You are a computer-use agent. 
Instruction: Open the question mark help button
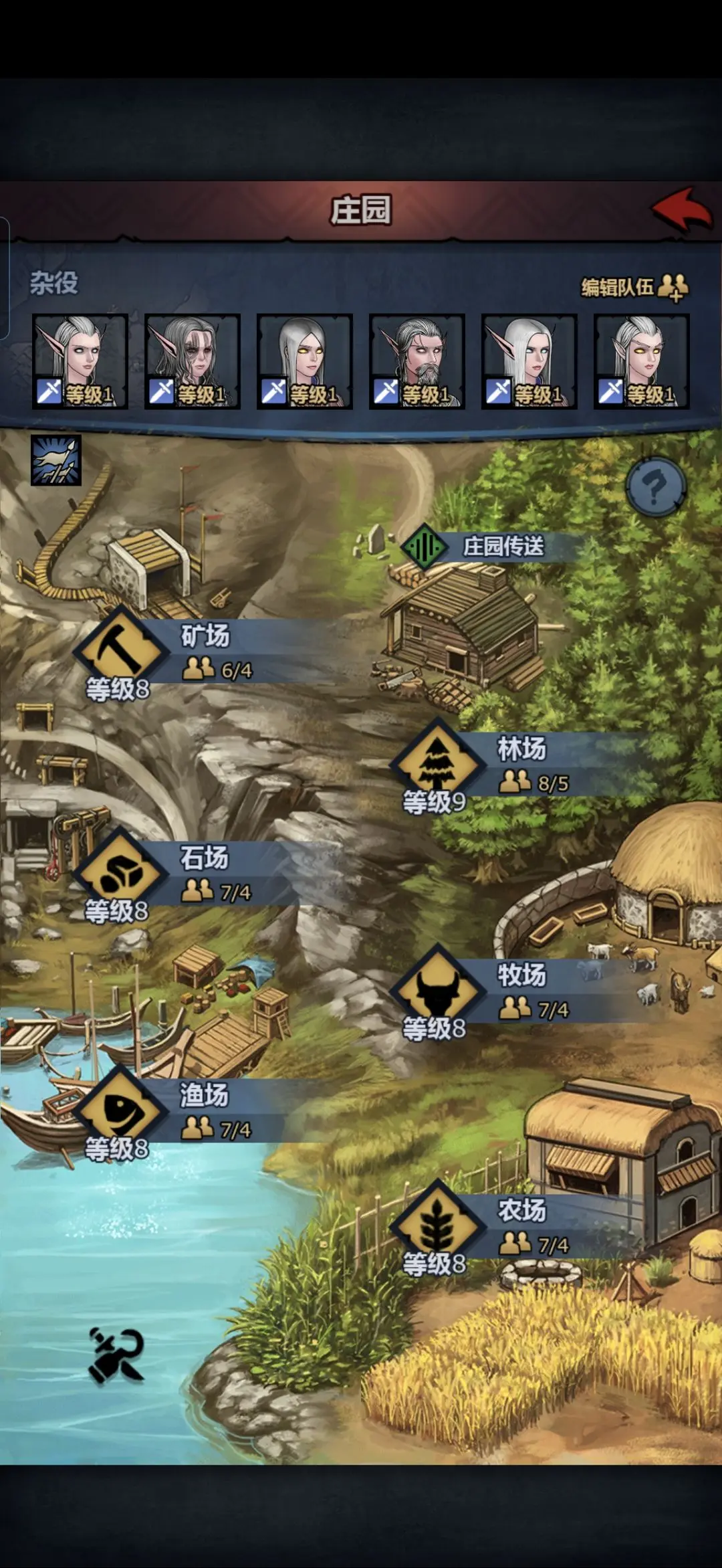655,488
